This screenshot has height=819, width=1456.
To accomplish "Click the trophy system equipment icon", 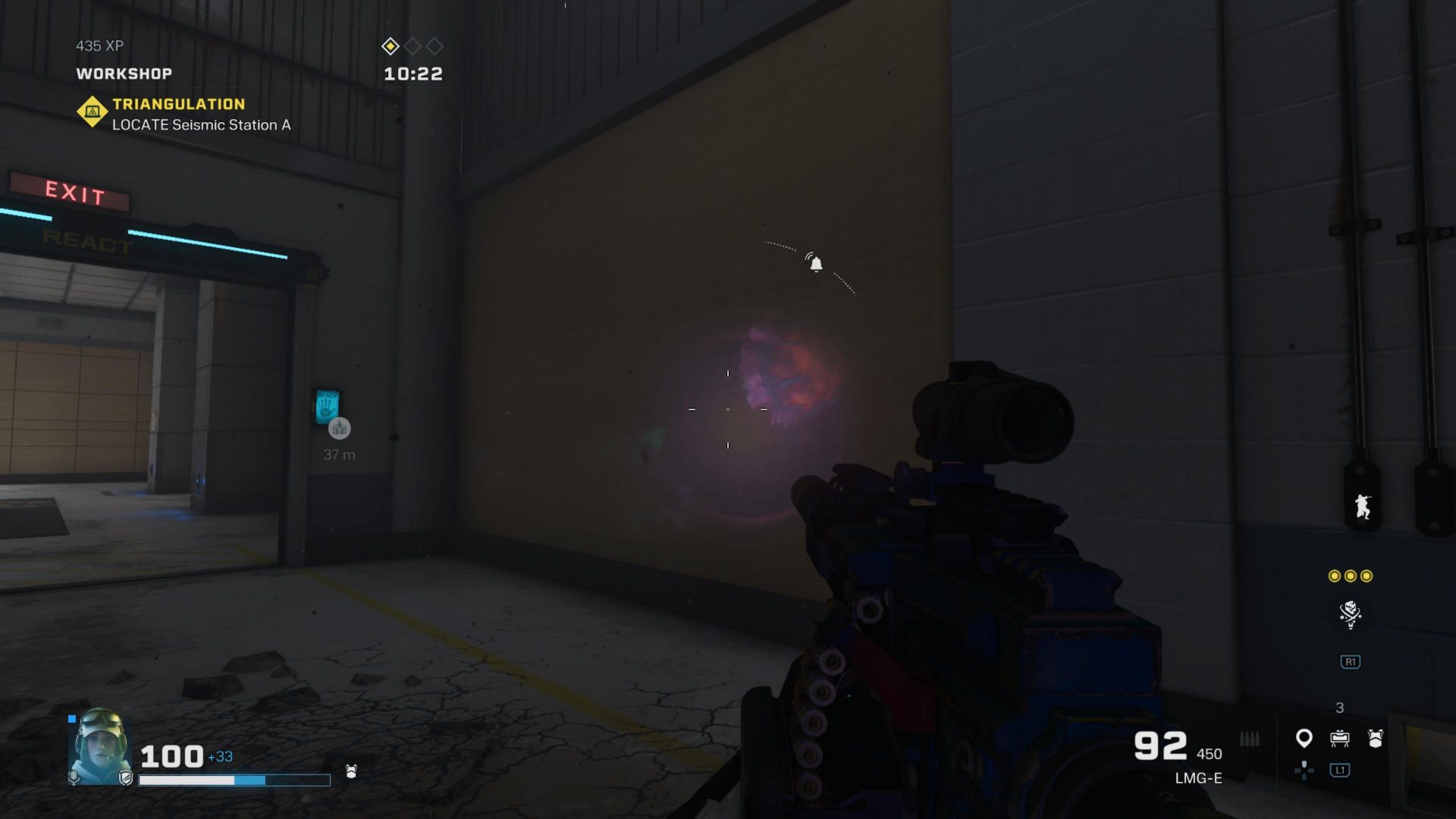I will point(1339,737).
